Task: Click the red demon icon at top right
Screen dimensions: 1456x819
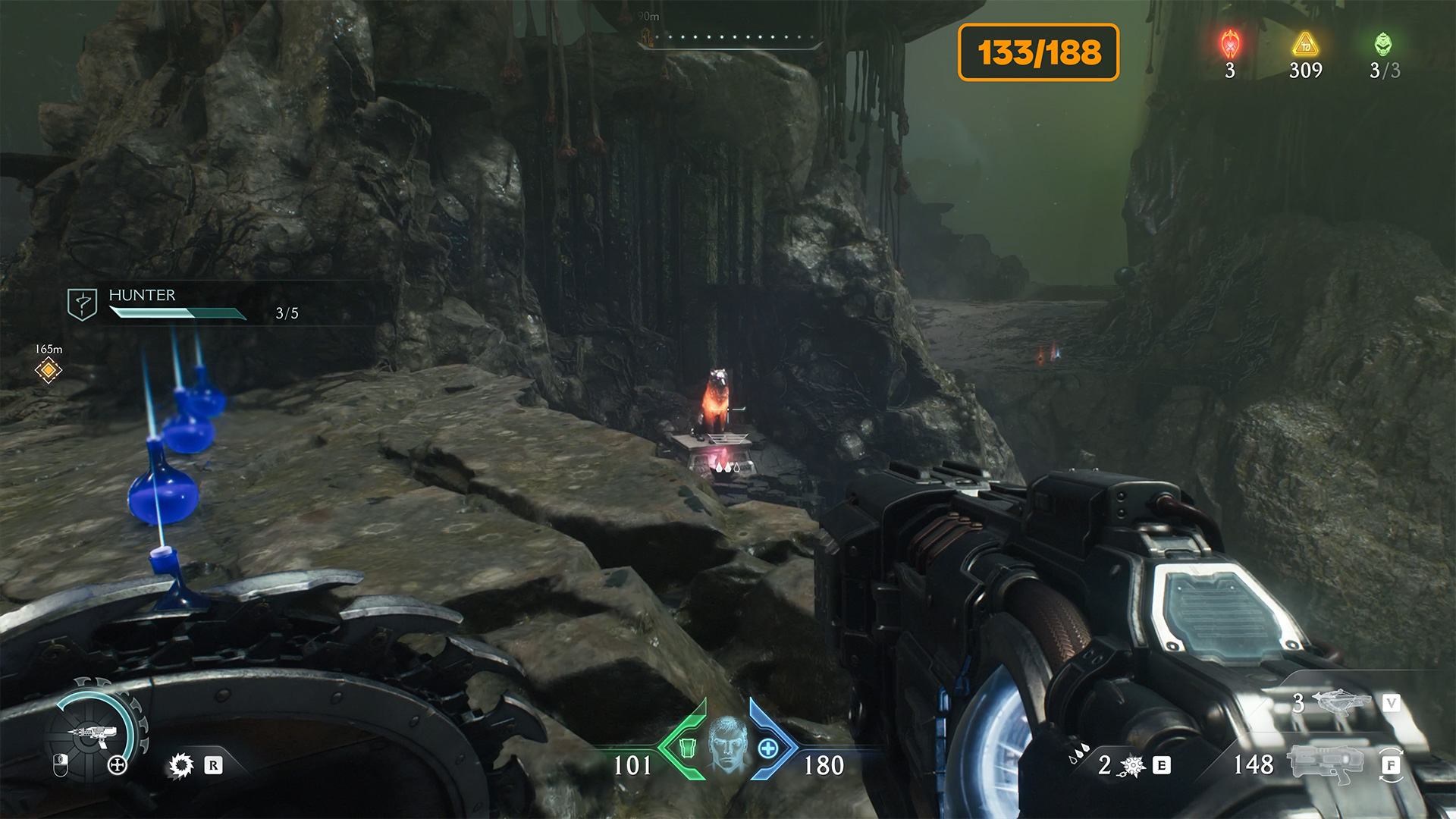Action: pos(1230,45)
